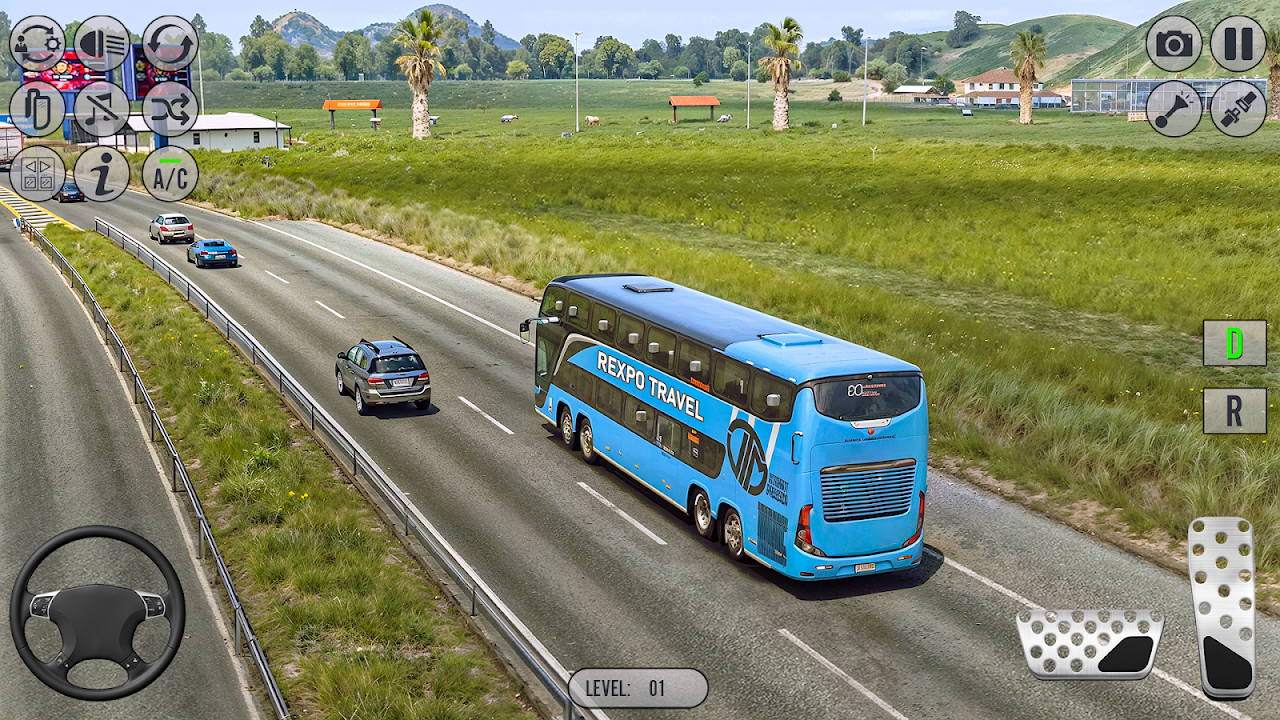The width and height of the screenshot is (1280, 720).
Task: Toggle the muted music note icon
Action: [102, 109]
